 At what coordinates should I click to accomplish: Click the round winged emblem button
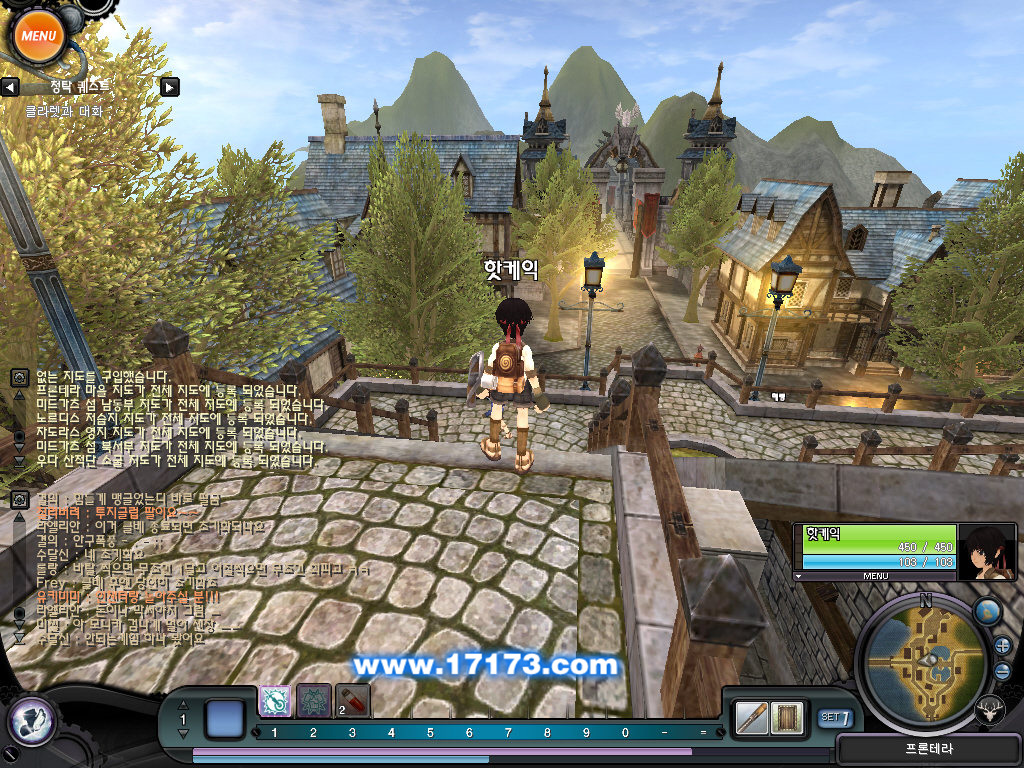(x=31, y=720)
